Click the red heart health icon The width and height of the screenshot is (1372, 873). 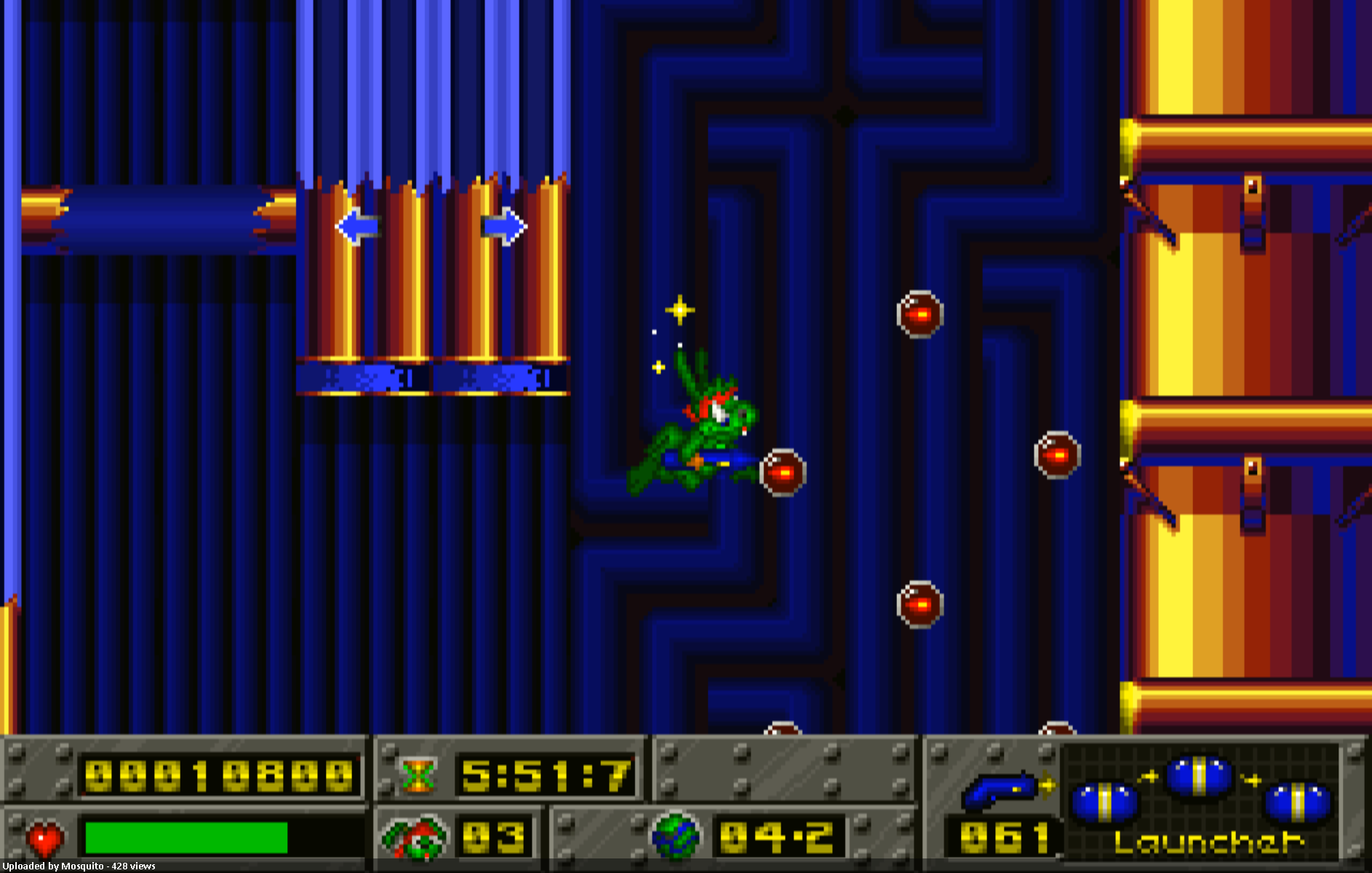pos(45,839)
